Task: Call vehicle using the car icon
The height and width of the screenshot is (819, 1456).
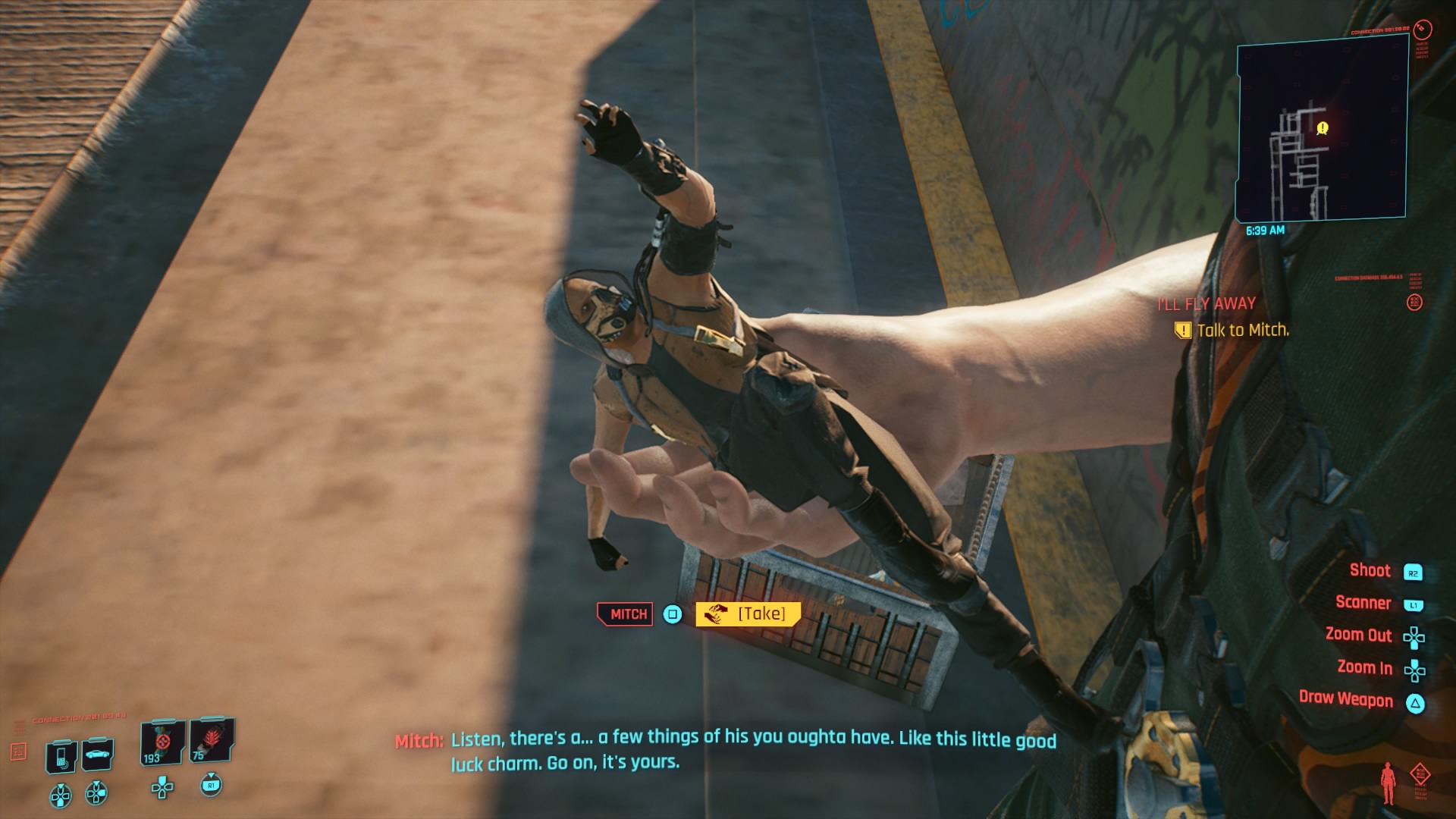Action: 99,754
